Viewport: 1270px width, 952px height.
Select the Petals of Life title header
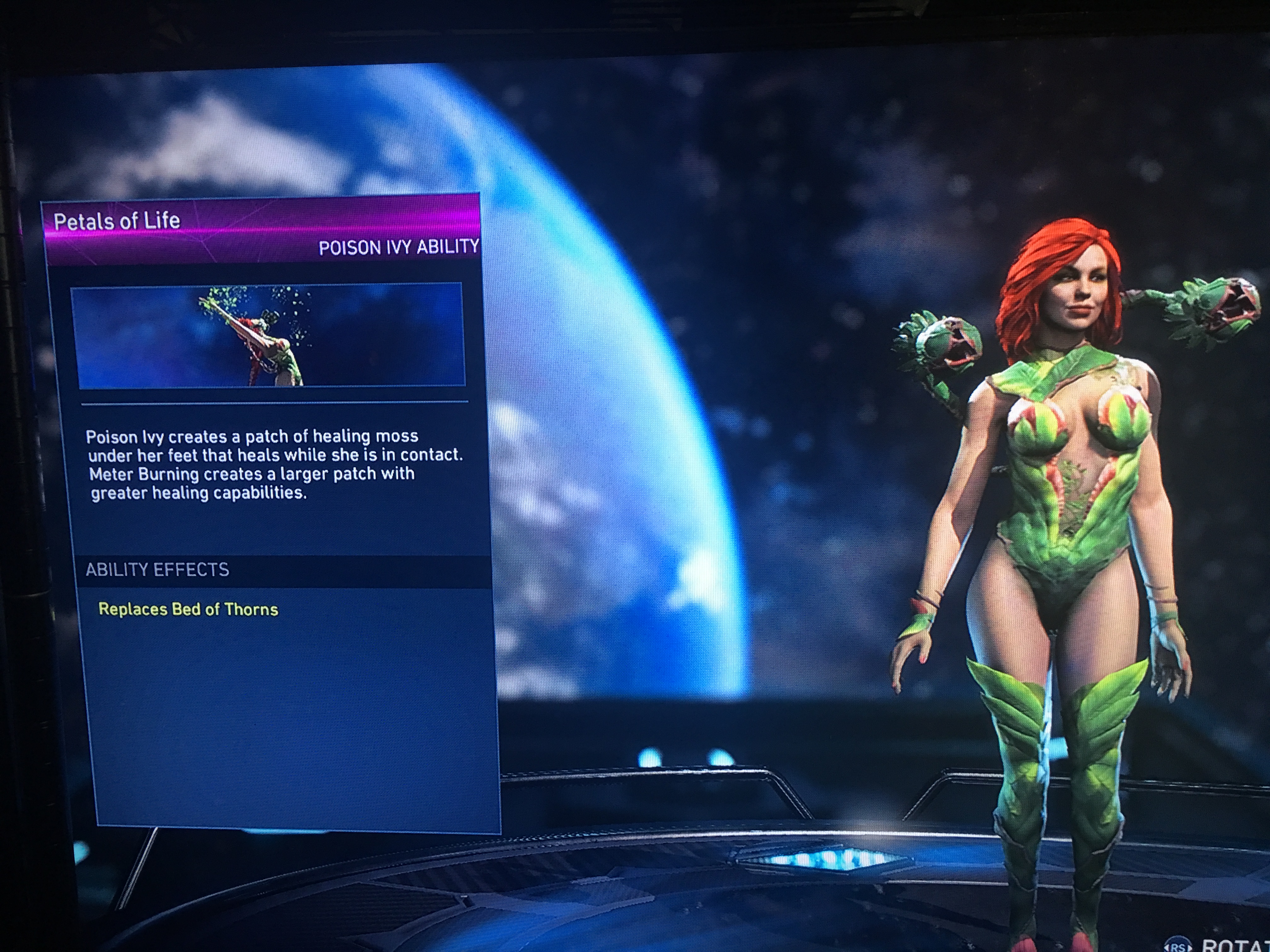[117, 221]
